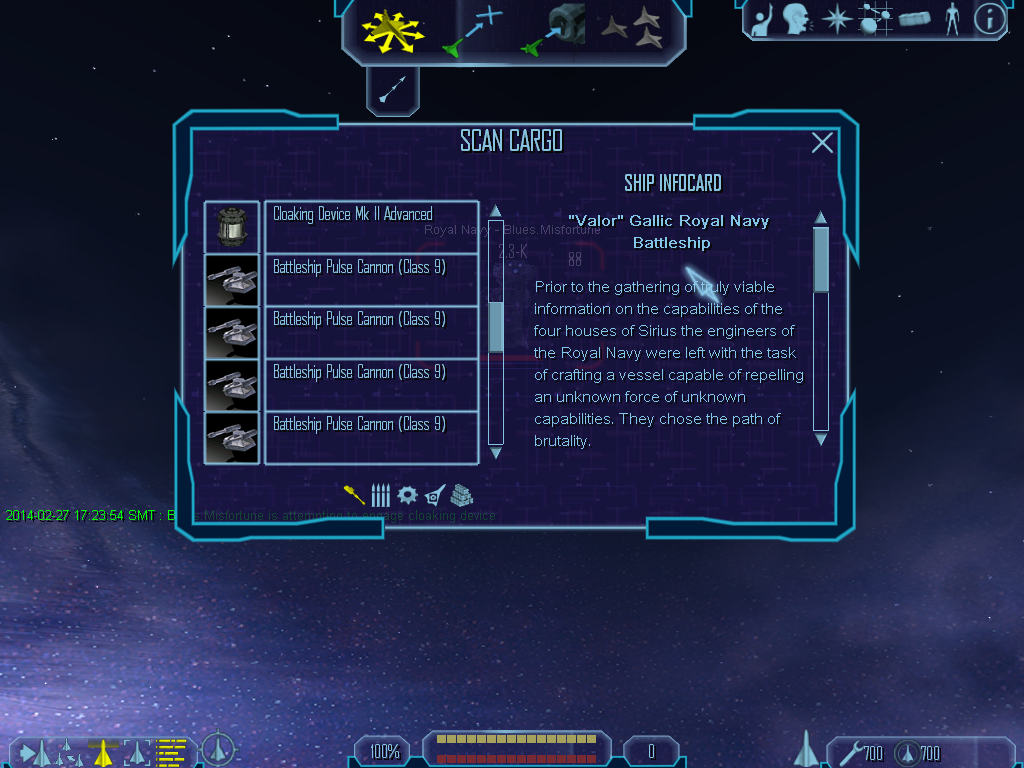This screenshot has height=768, width=1024.
Task: Open the inventory with the cargo container icon
Action: [x=914, y=18]
